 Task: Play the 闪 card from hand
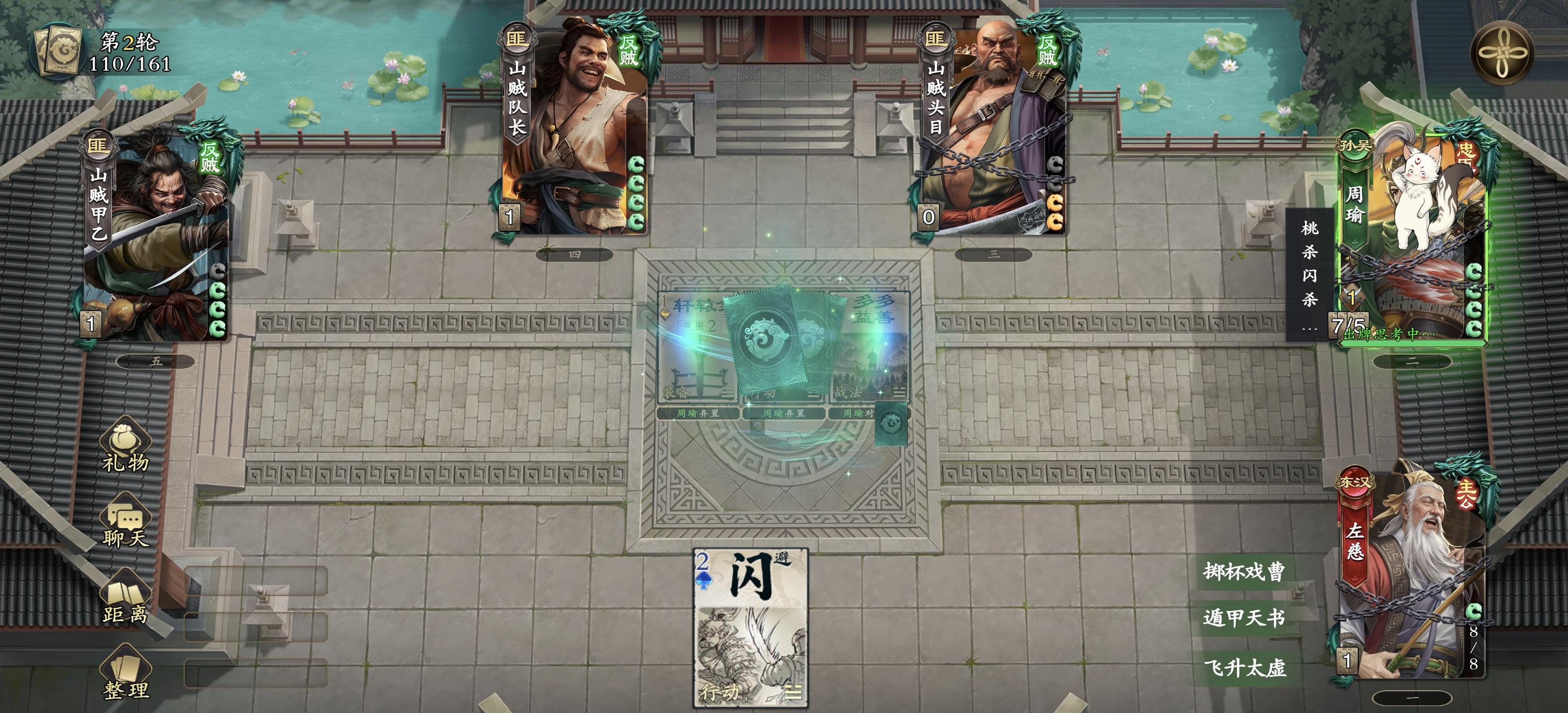point(749,621)
